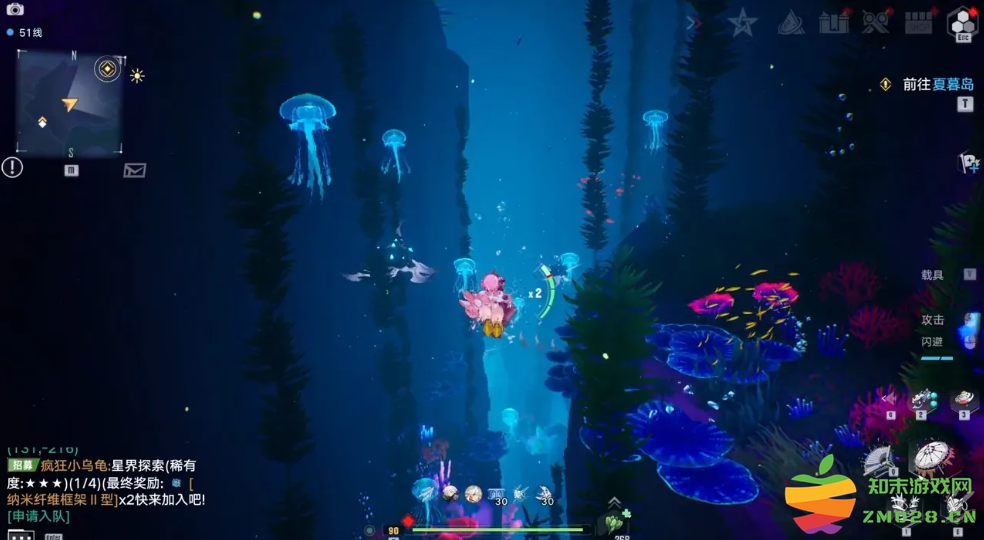Expand the top menu arrow chevron

pos(692,23)
